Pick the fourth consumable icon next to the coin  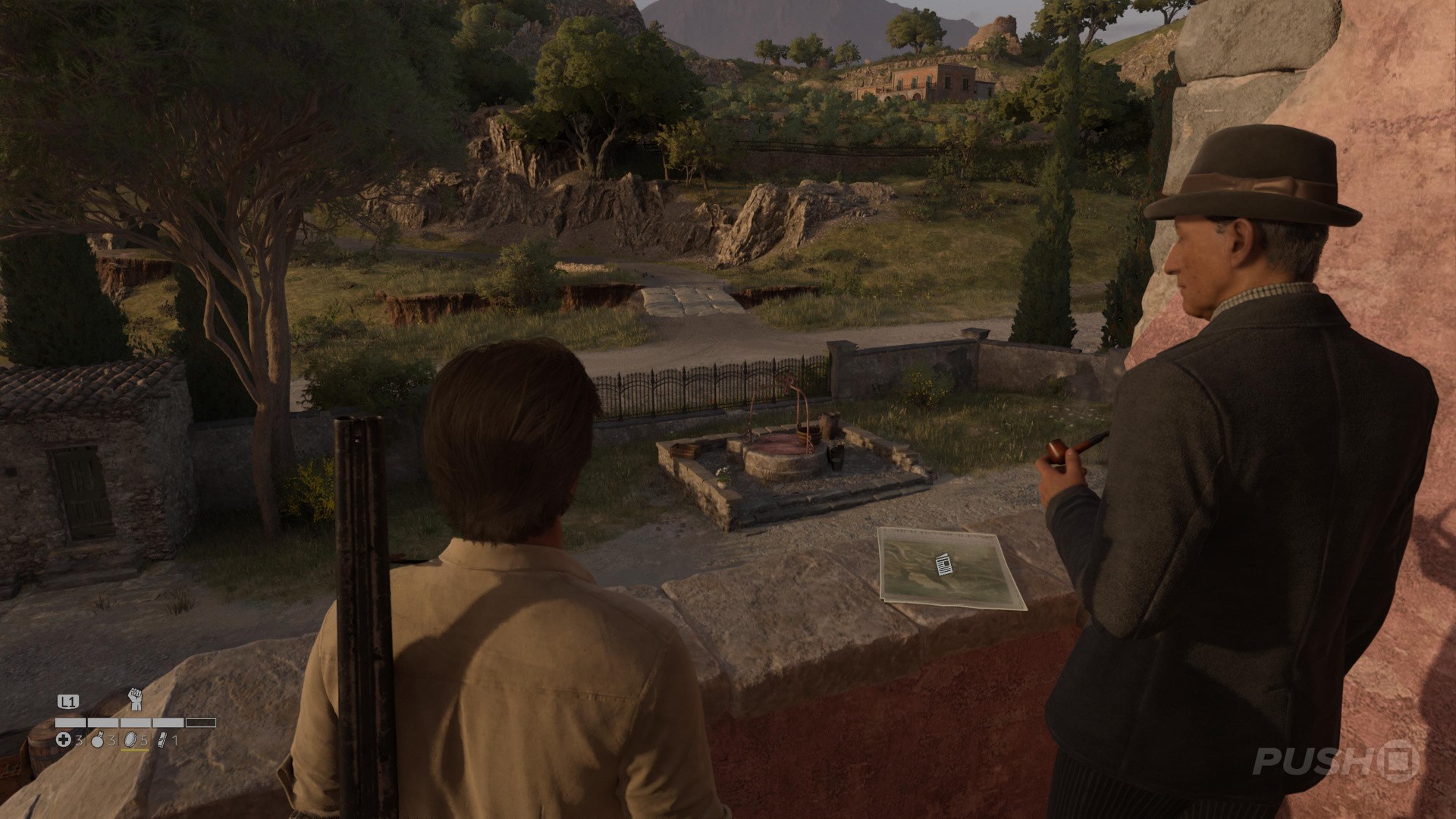tap(162, 739)
